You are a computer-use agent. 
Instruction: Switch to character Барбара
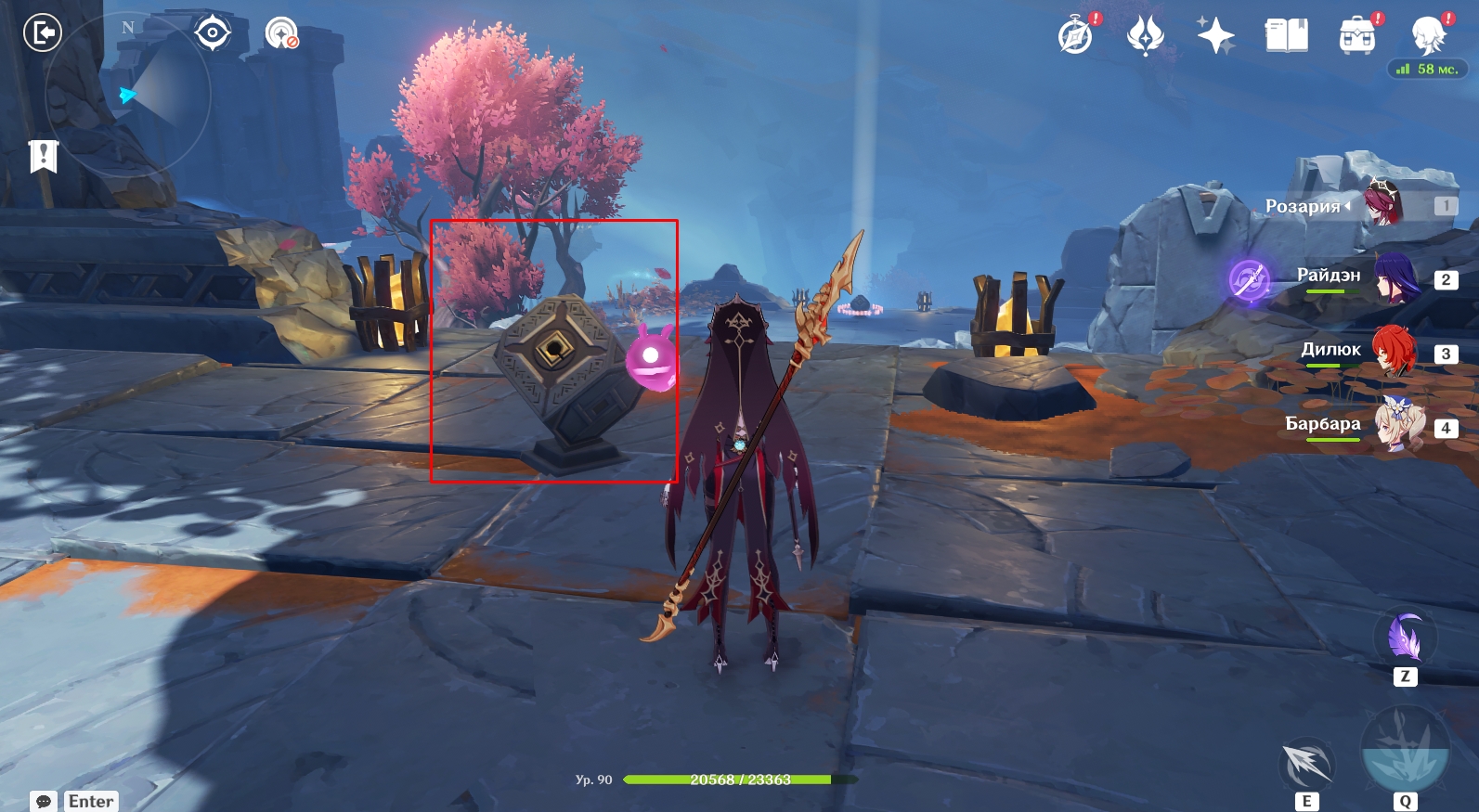point(1393,426)
